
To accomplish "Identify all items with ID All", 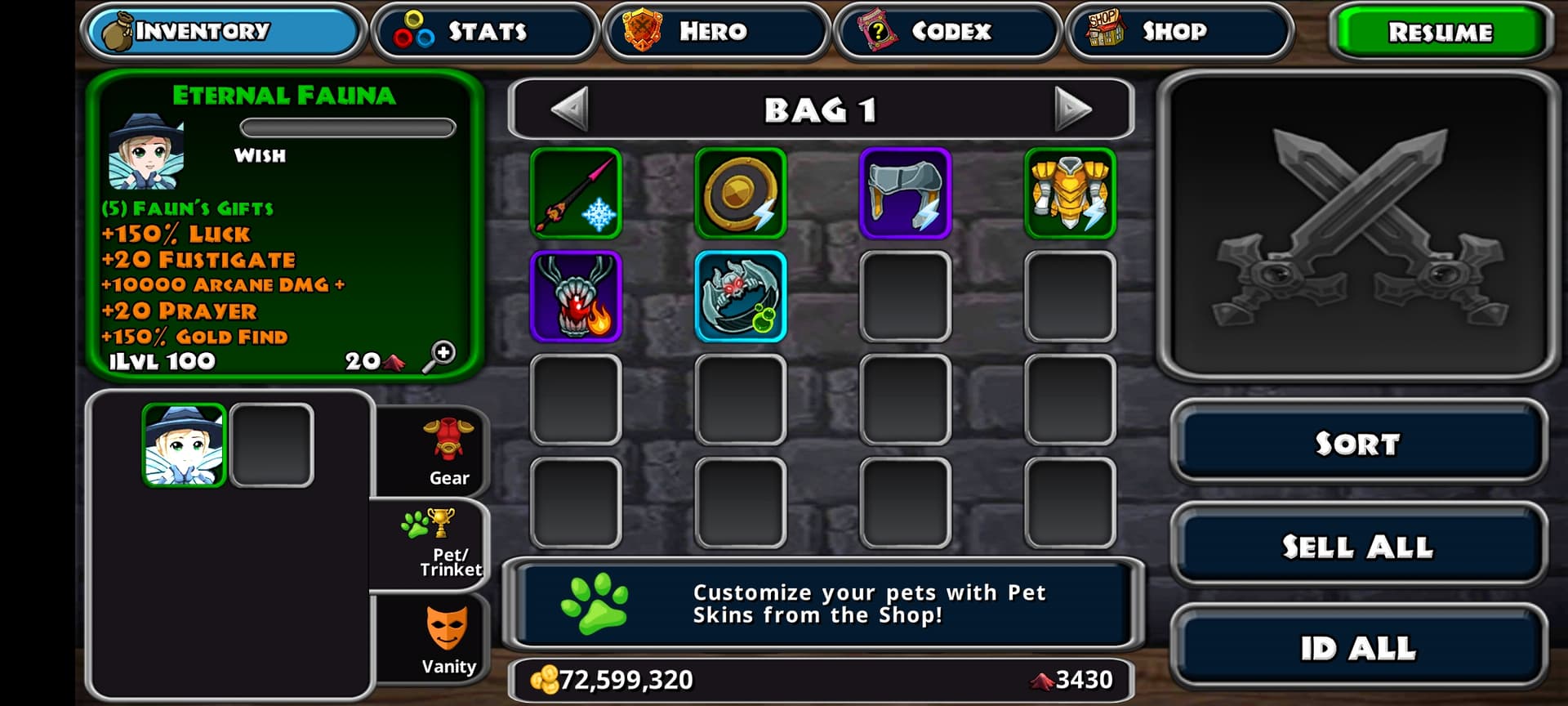I will pos(1357,648).
